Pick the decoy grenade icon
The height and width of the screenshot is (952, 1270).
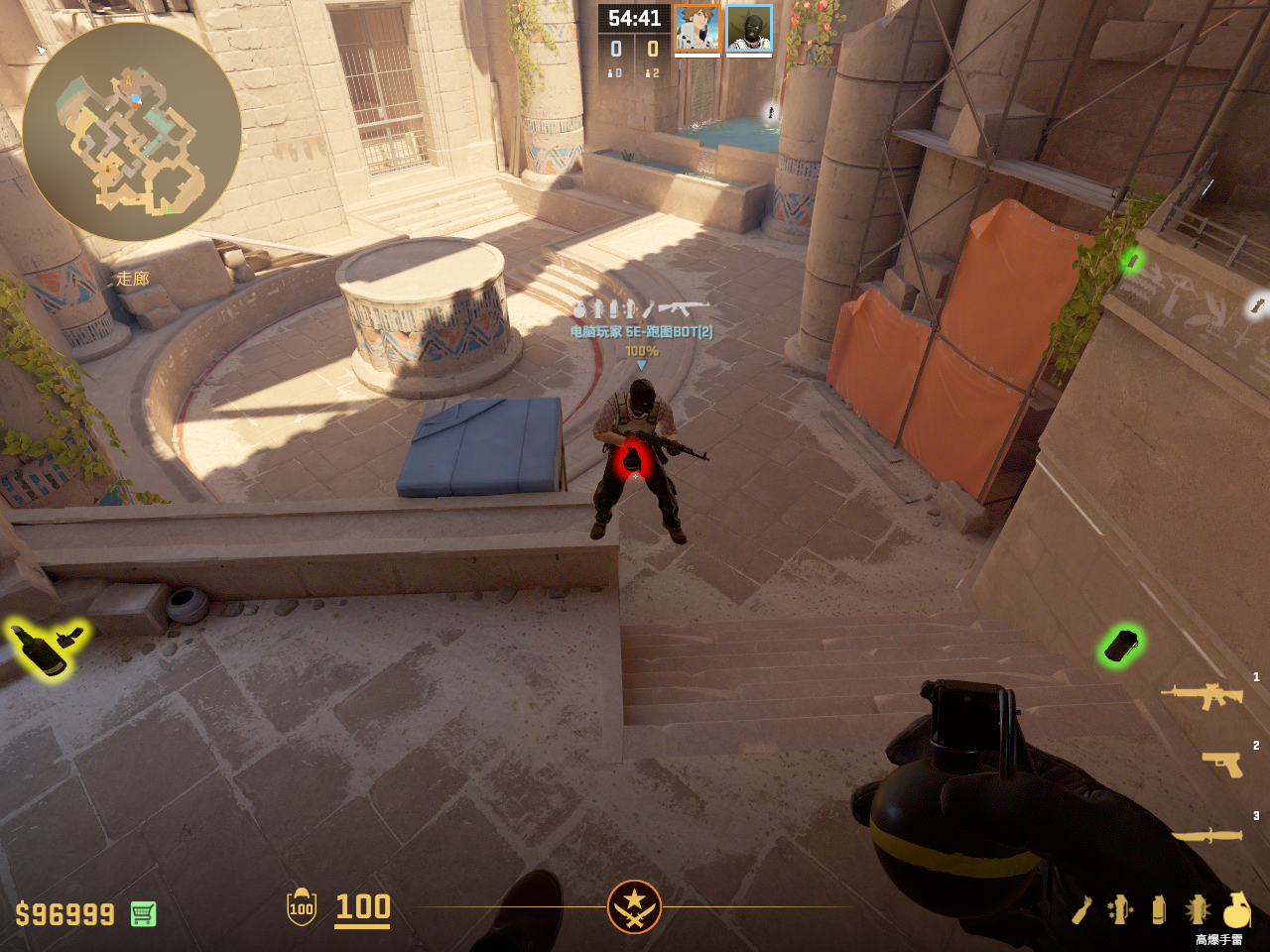[1120, 909]
